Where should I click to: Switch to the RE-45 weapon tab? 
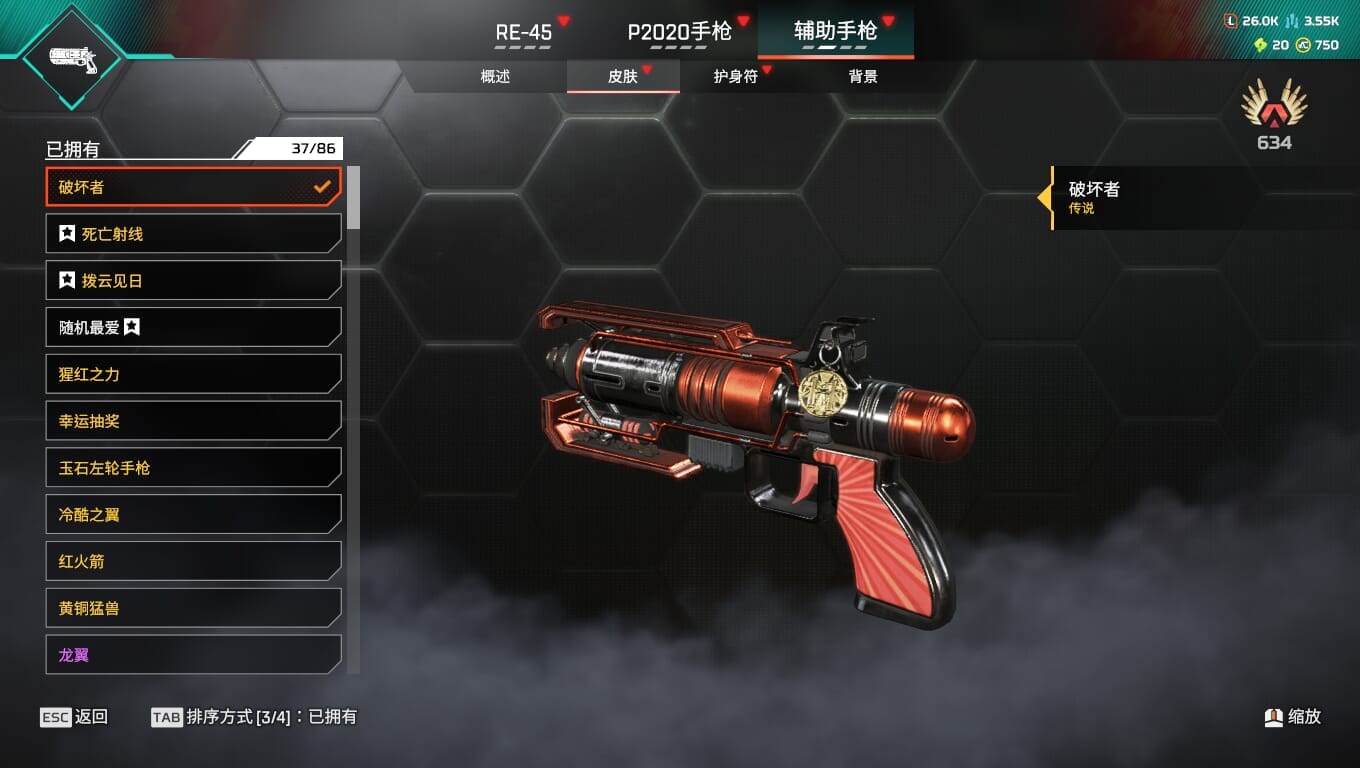pyautogui.click(x=524, y=32)
